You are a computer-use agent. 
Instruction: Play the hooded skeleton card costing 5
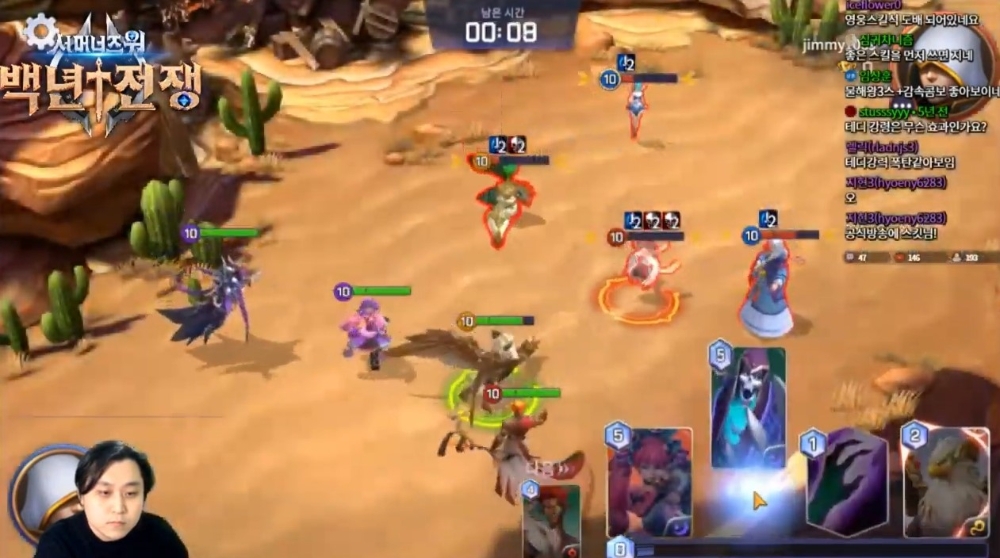(748, 407)
